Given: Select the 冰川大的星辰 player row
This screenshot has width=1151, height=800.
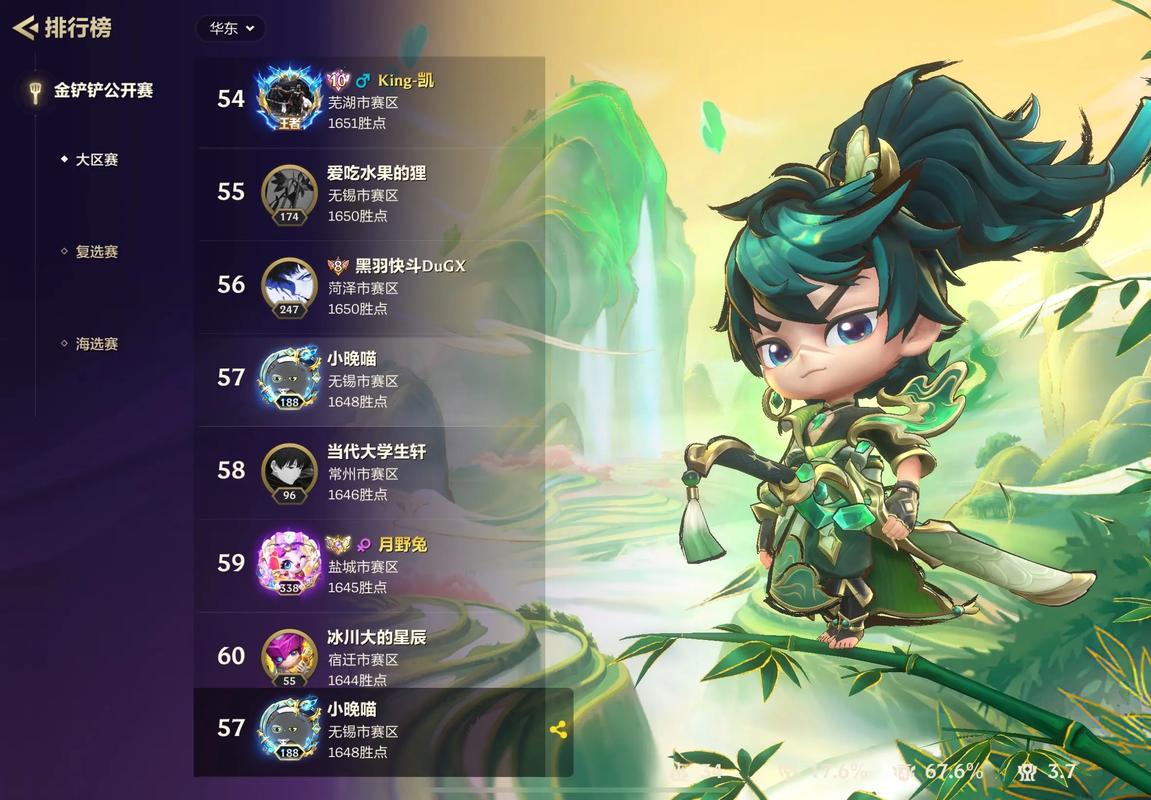Looking at the screenshot, I should 400,655.
